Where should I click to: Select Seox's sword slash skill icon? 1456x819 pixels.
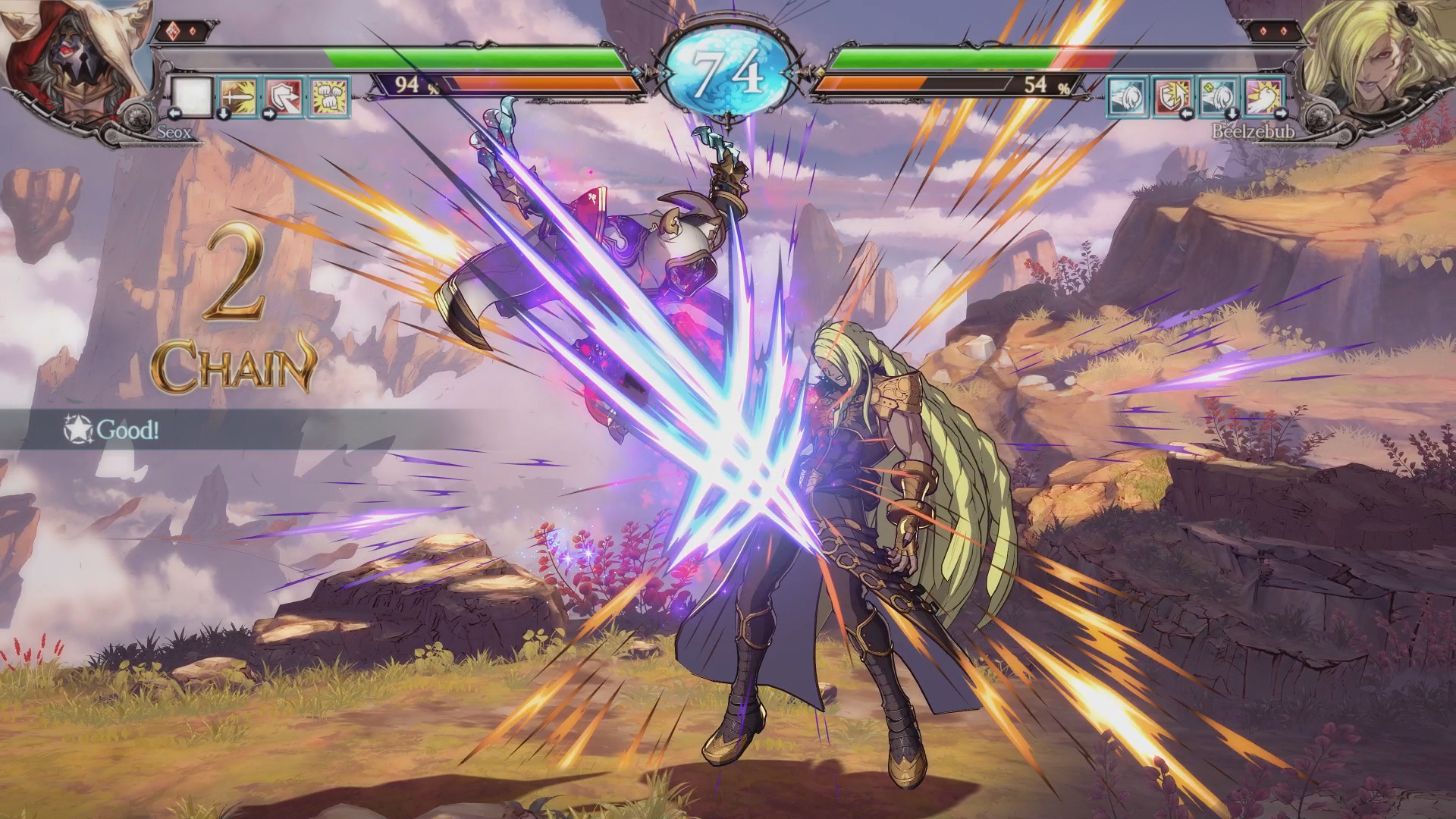click(x=239, y=97)
